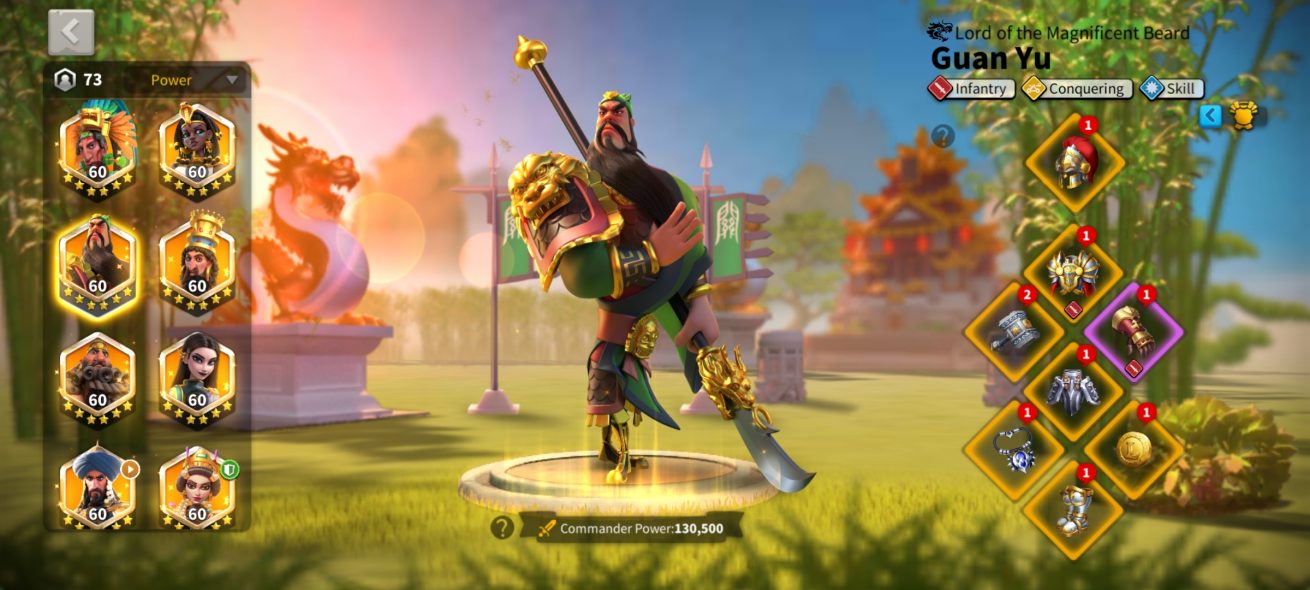Select the gold coin accessory slot
Viewport: 1310px width, 590px height.
point(1134,449)
